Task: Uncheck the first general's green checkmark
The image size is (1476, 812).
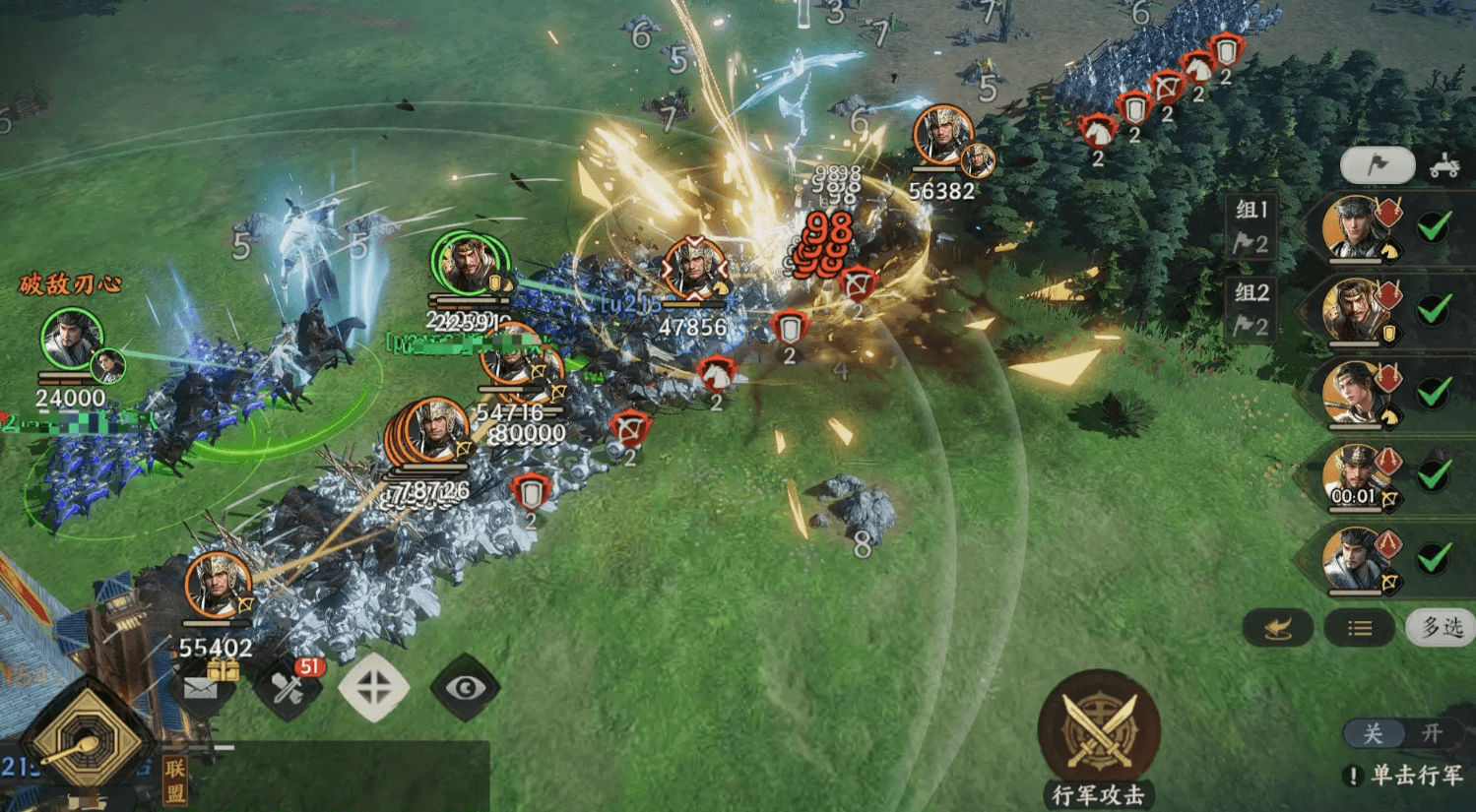Action: click(x=1434, y=227)
